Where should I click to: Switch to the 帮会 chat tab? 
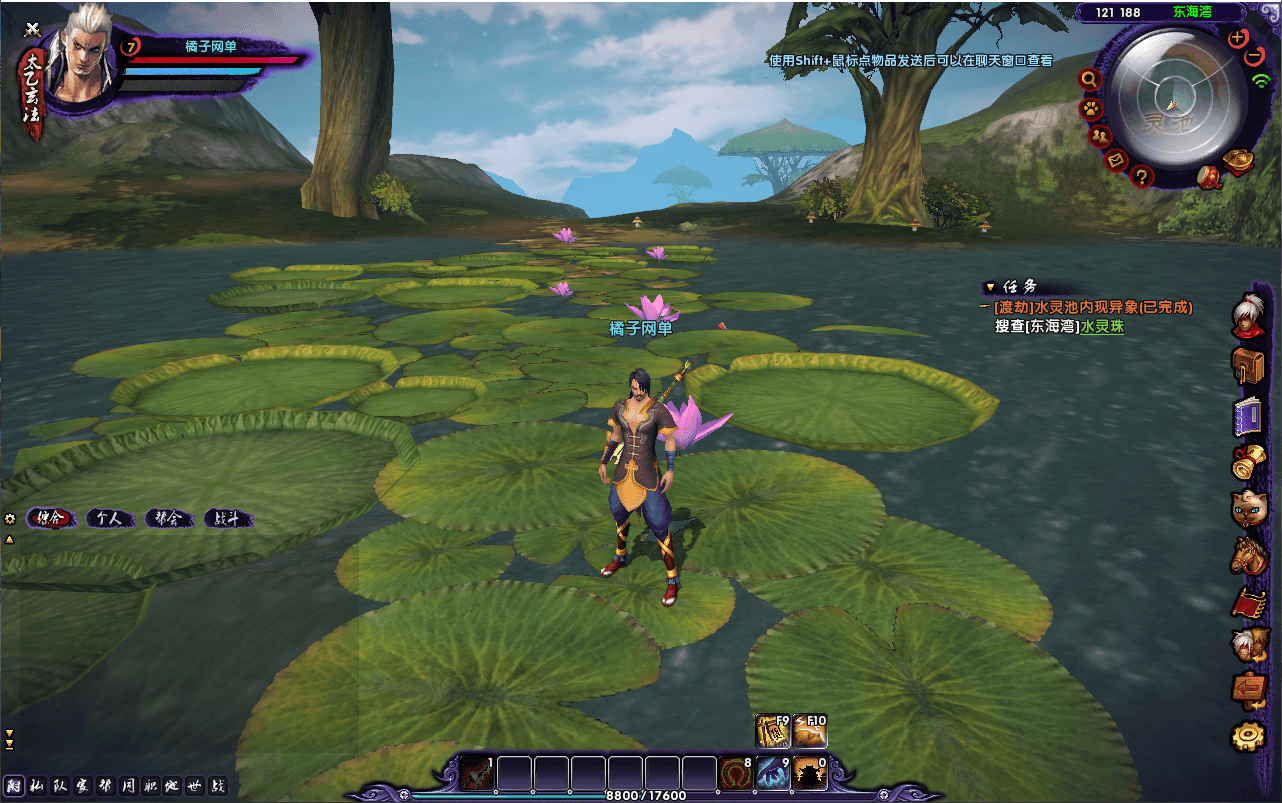click(x=168, y=518)
